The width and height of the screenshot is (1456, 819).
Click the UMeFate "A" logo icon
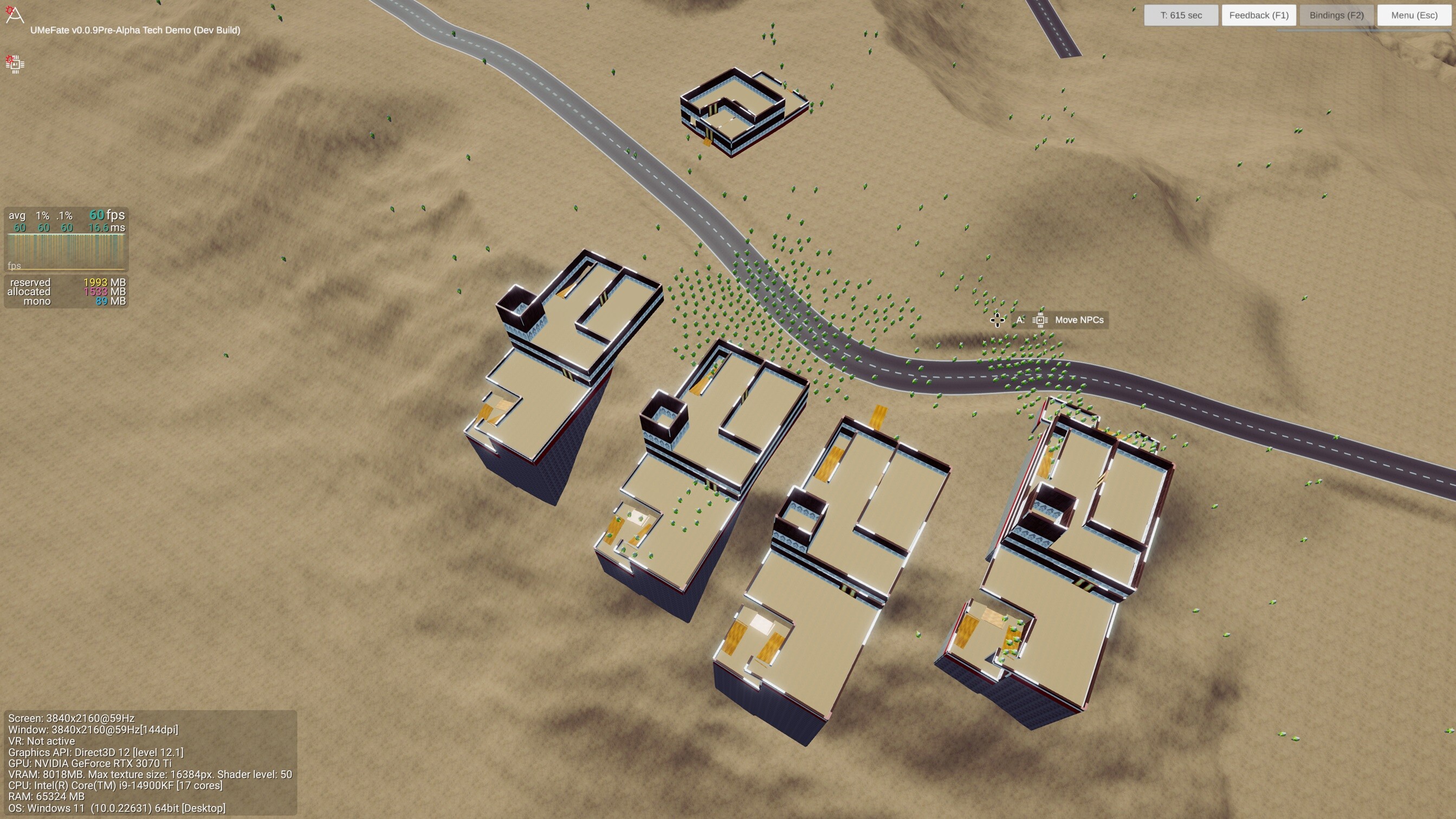[14, 15]
